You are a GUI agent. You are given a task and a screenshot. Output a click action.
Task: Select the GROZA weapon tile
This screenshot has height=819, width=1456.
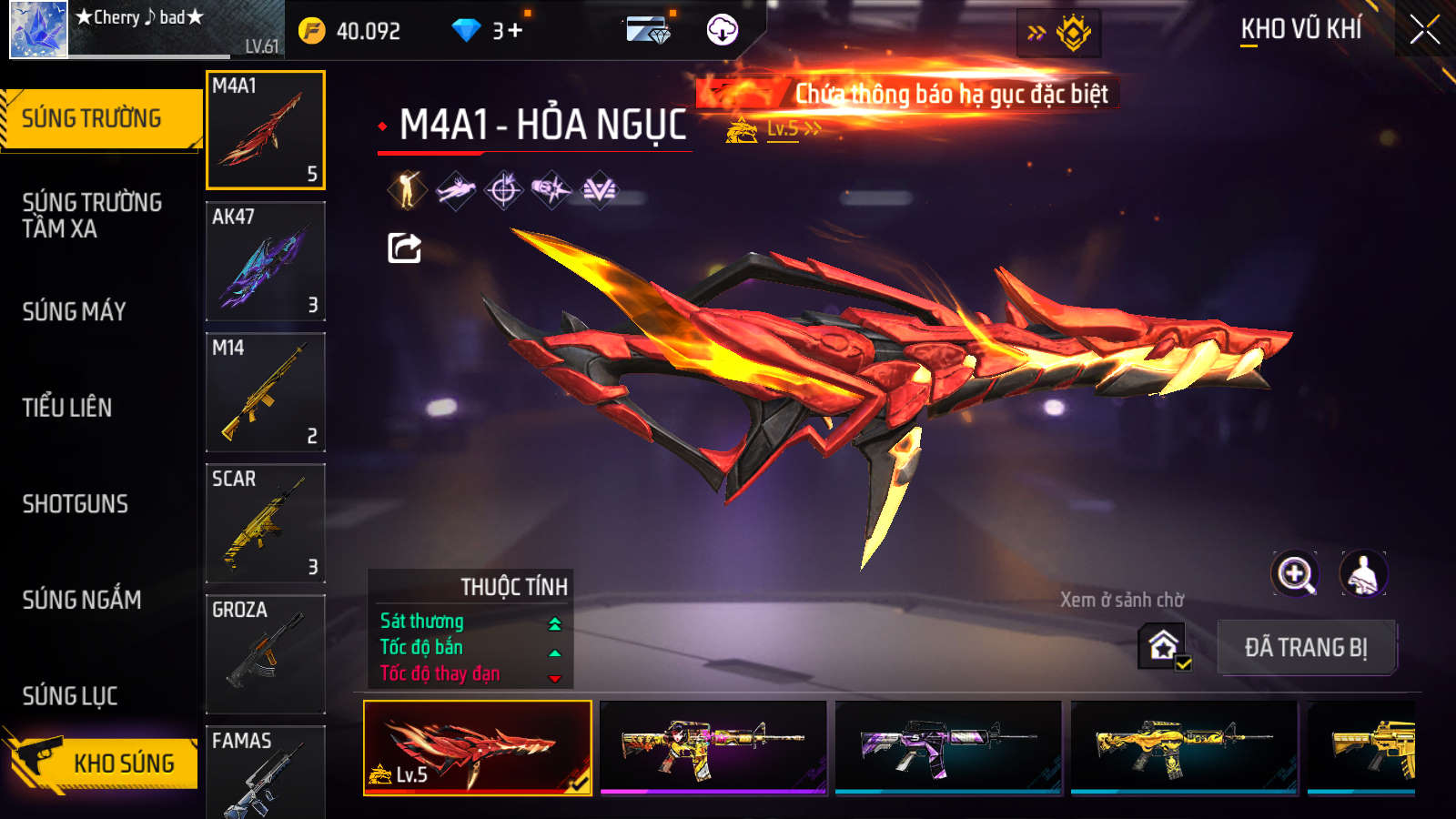tap(265, 653)
